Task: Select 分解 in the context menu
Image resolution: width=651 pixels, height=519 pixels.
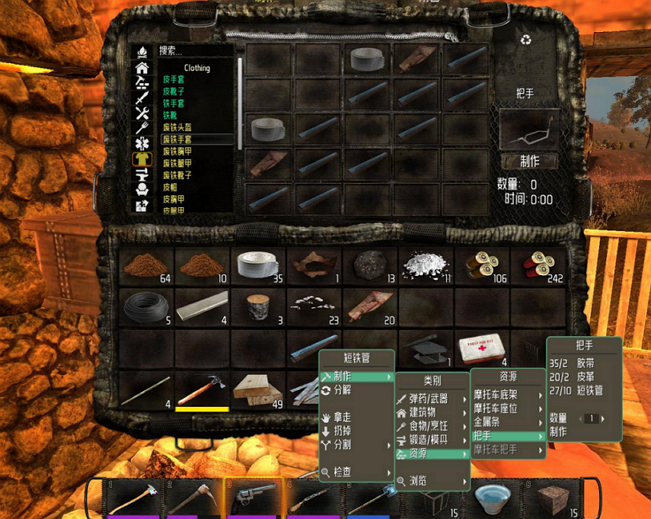Action: pos(343,390)
